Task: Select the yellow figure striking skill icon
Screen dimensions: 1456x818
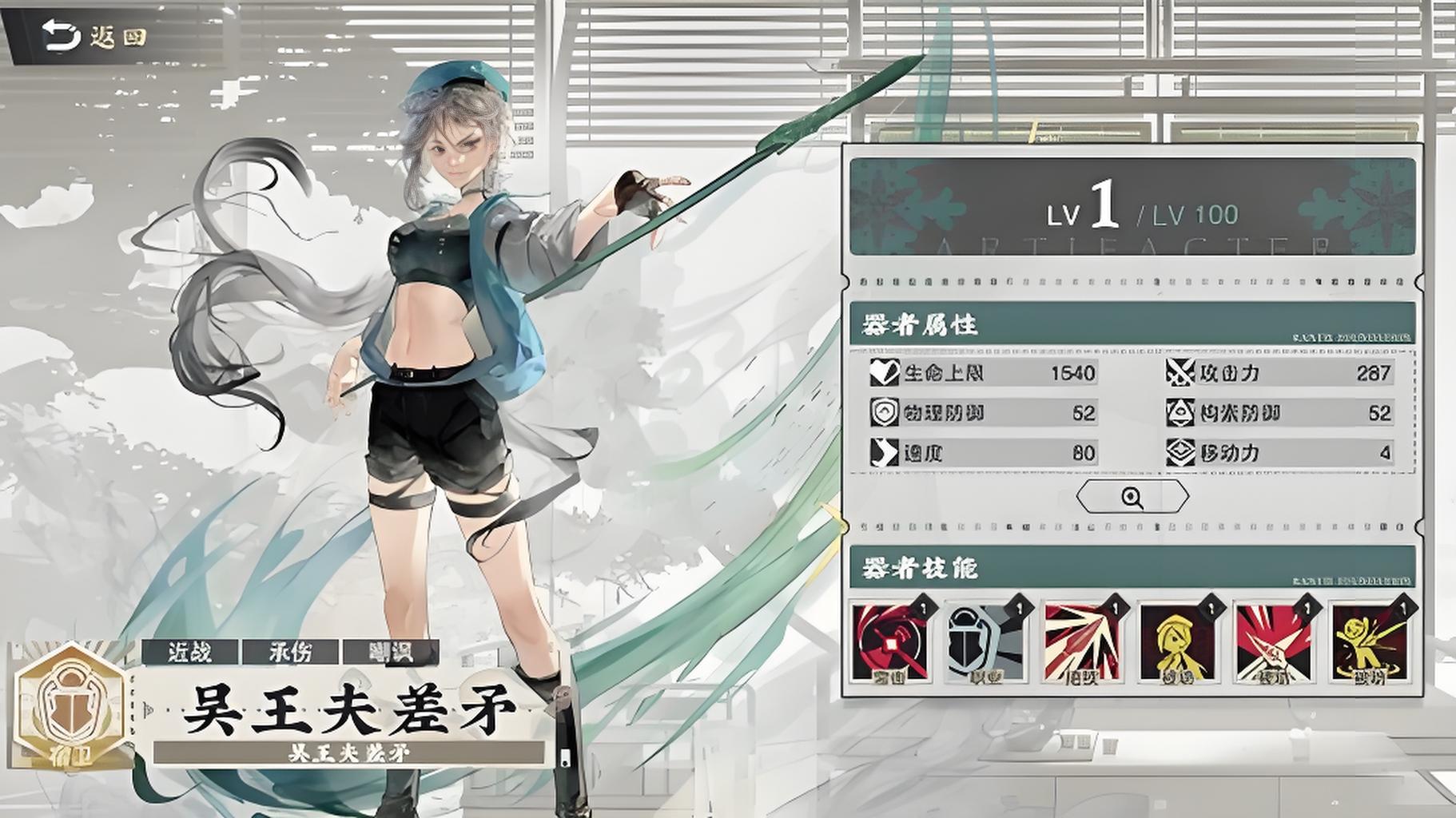Action: coord(1370,642)
